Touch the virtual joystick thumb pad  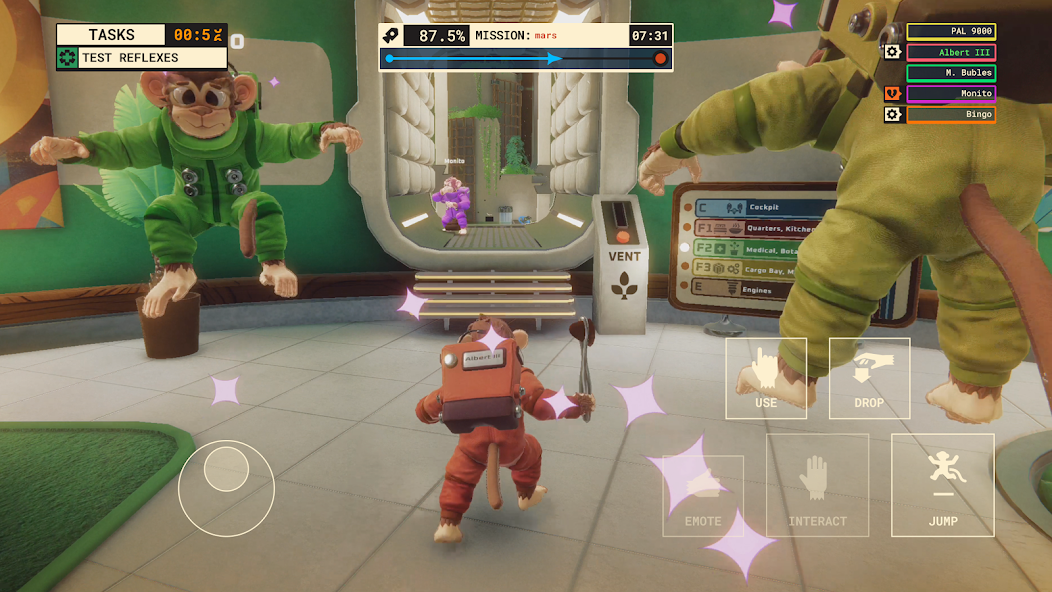point(226,468)
